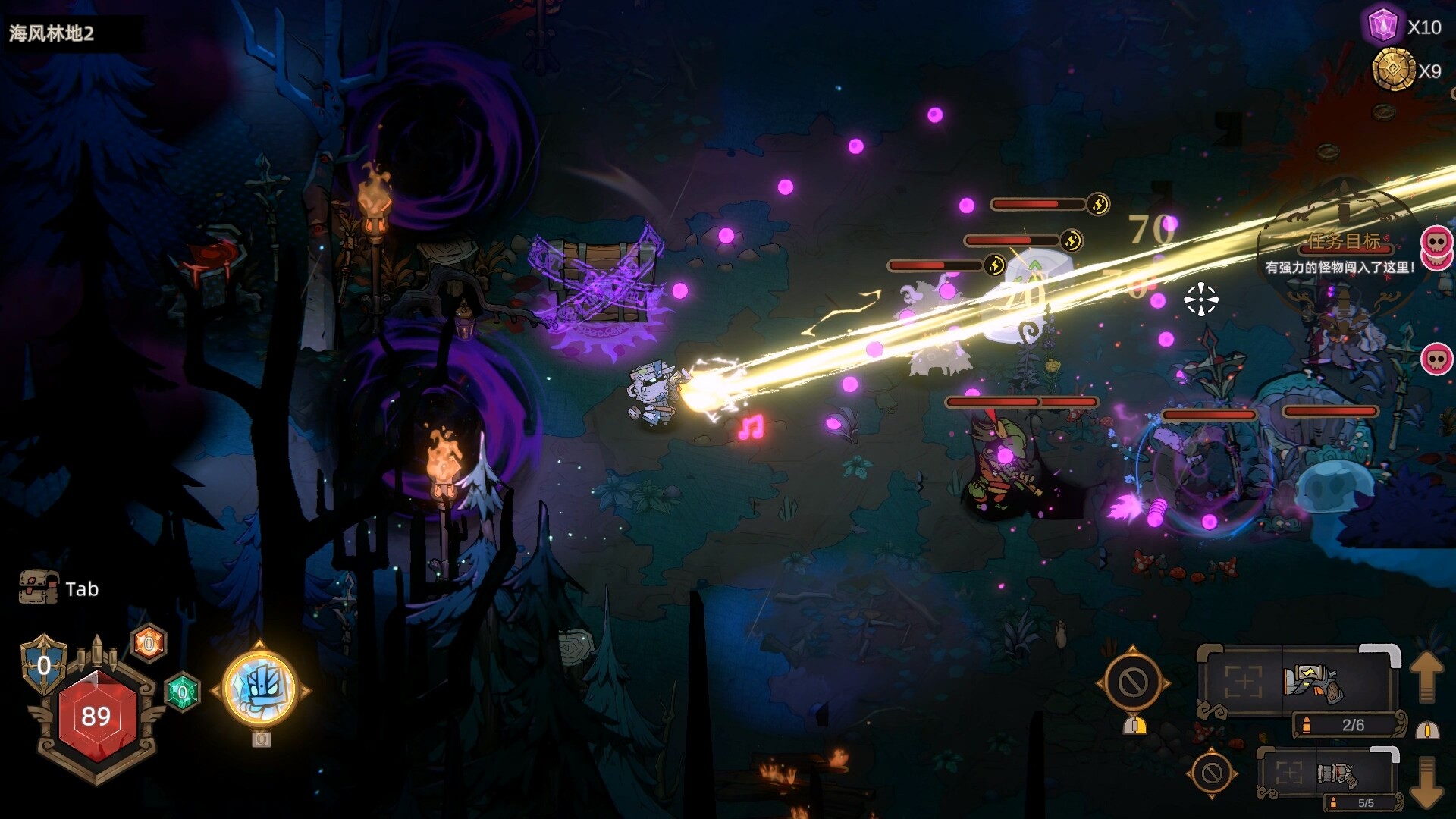The height and width of the screenshot is (819, 1456).
Task: Activate the blue ice character skill
Action: pyautogui.click(x=260, y=689)
